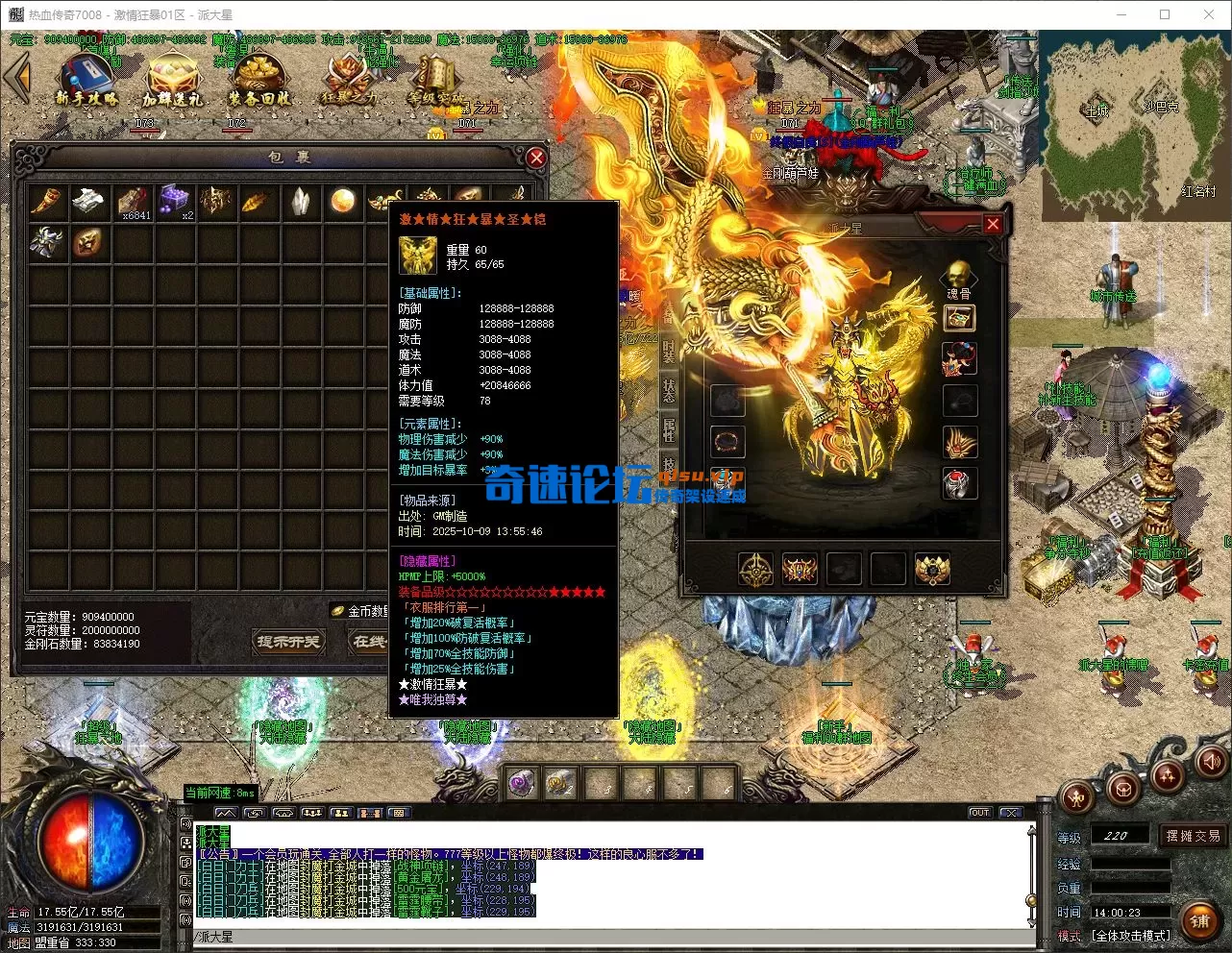Select the glowing orange orb item
Viewport: 1232px width, 953px height.
pos(343,201)
